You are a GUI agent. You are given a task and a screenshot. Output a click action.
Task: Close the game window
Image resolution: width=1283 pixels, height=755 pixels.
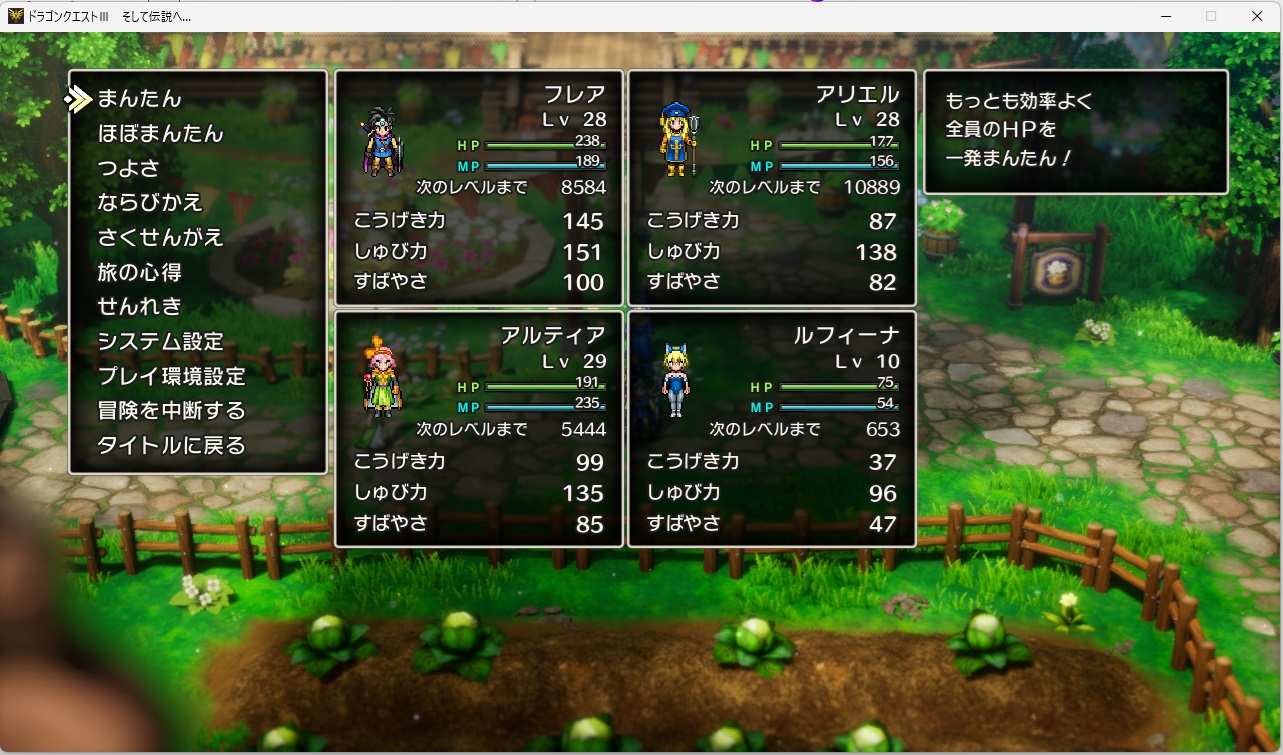(x=1257, y=16)
